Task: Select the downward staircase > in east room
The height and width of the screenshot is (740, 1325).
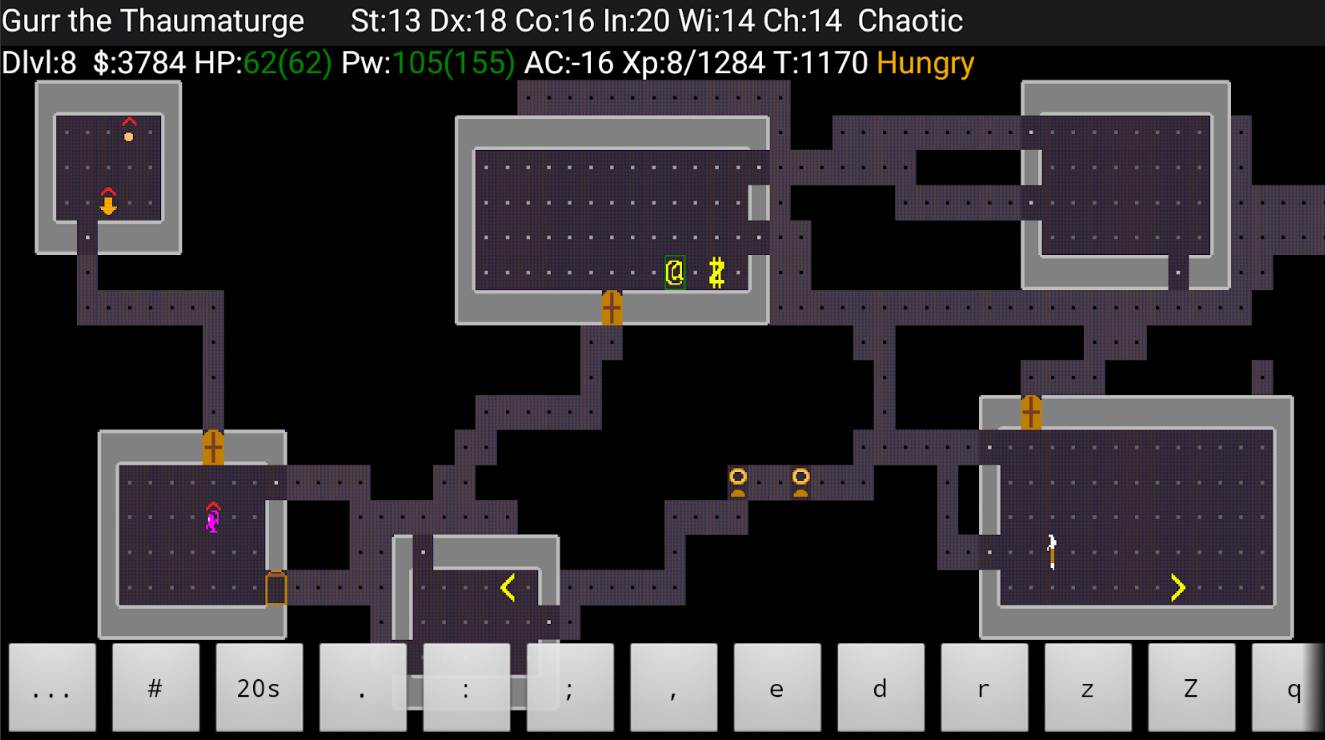Action: (1177, 588)
